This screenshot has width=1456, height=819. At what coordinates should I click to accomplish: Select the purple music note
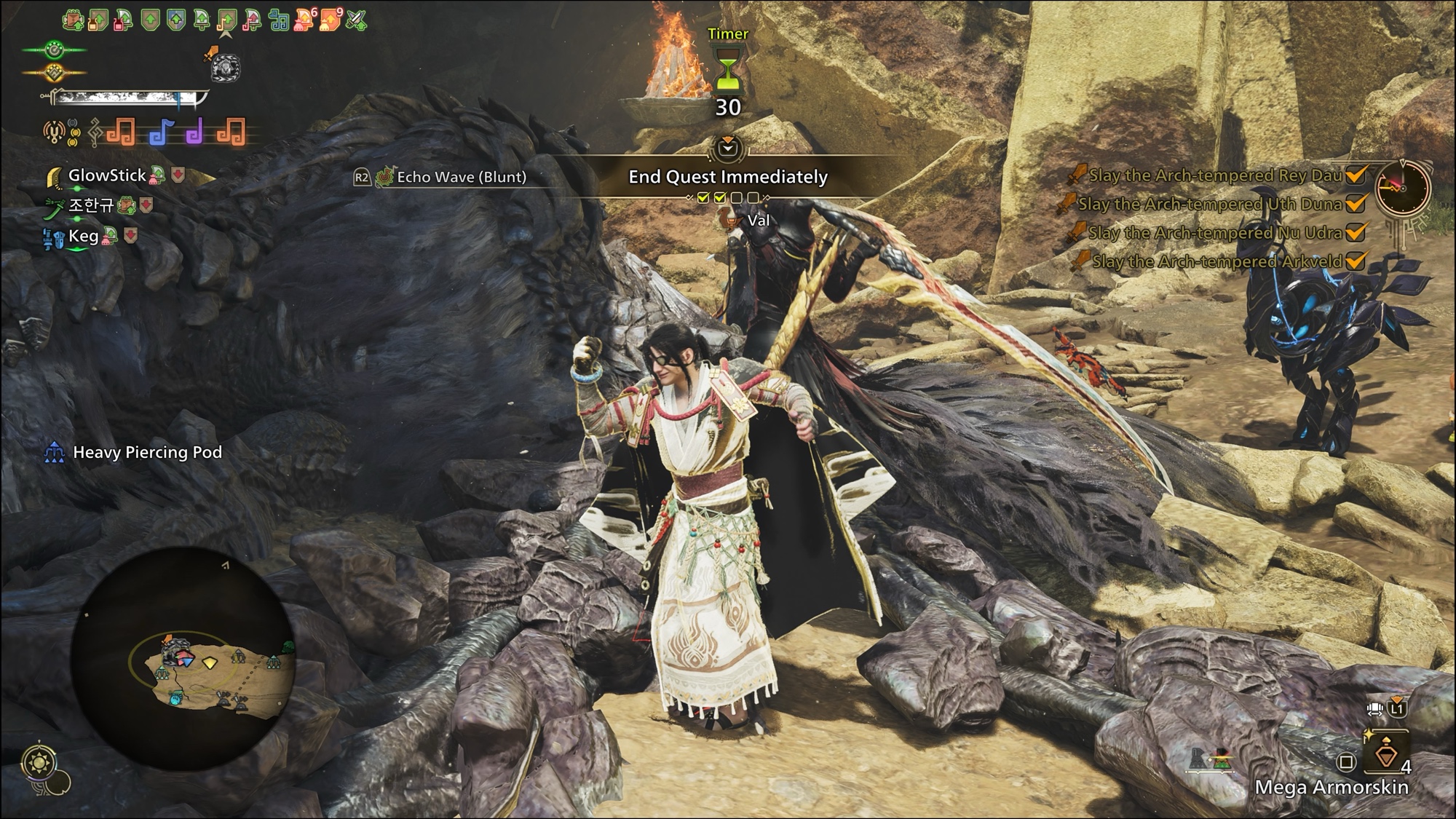tap(194, 133)
